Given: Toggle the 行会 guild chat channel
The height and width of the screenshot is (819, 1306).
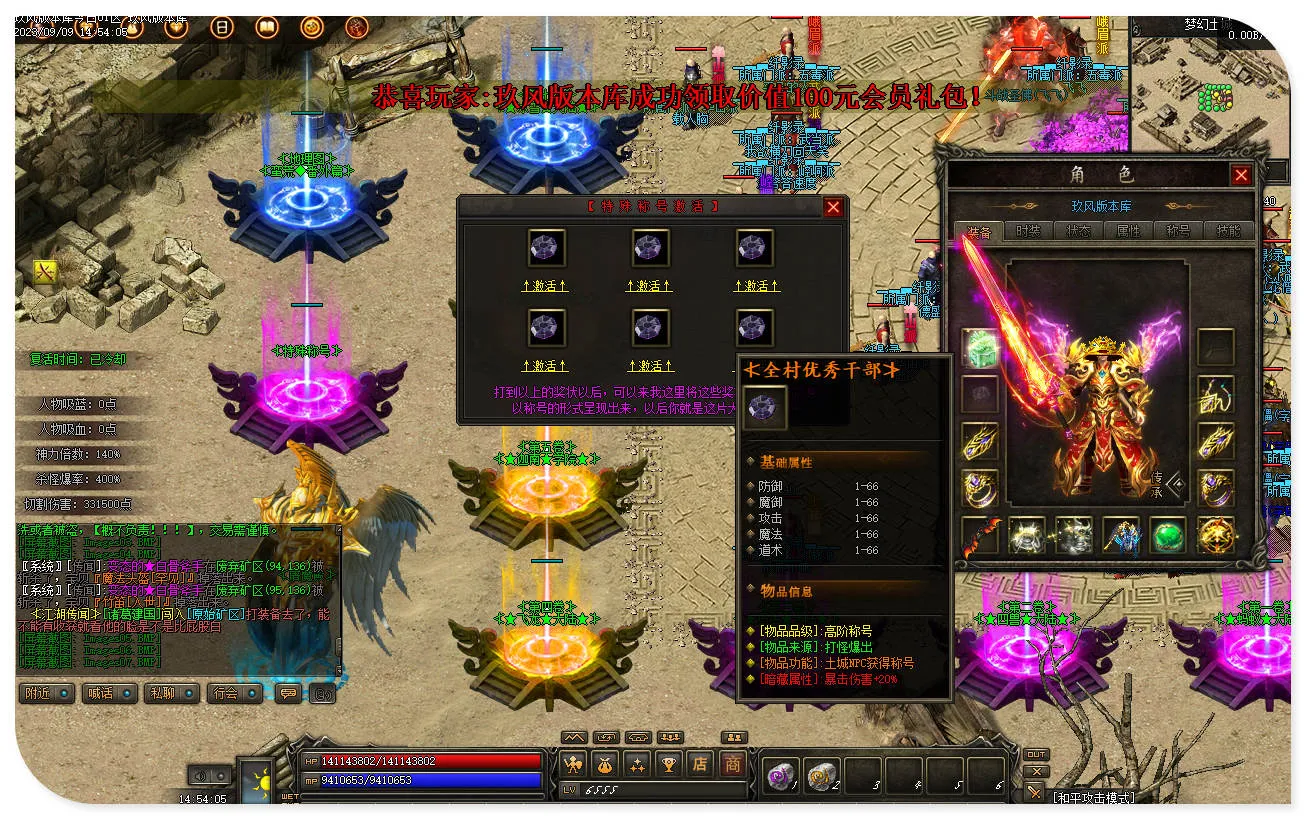Looking at the screenshot, I should tap(234, 693).
